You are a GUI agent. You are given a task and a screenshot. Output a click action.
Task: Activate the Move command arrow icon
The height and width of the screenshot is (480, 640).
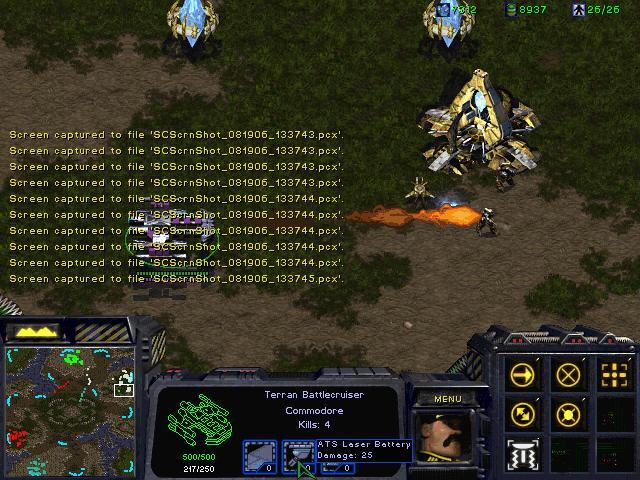click(x=523, y=375)
